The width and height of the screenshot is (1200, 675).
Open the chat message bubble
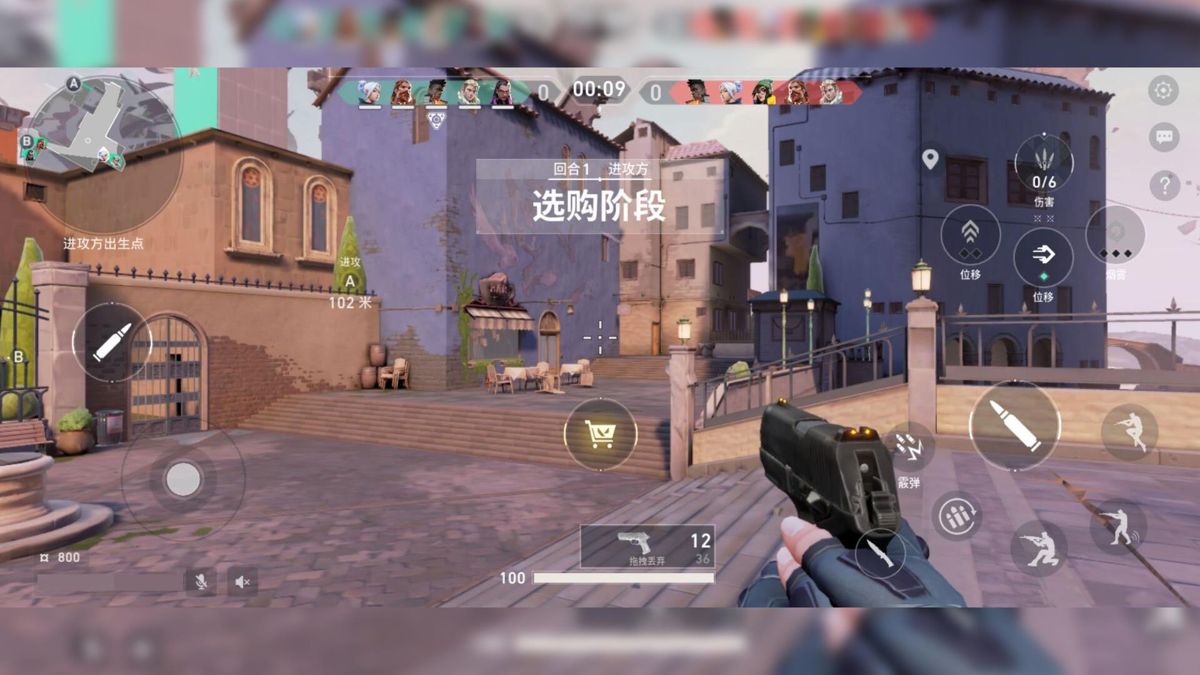tap(1163, 137)
